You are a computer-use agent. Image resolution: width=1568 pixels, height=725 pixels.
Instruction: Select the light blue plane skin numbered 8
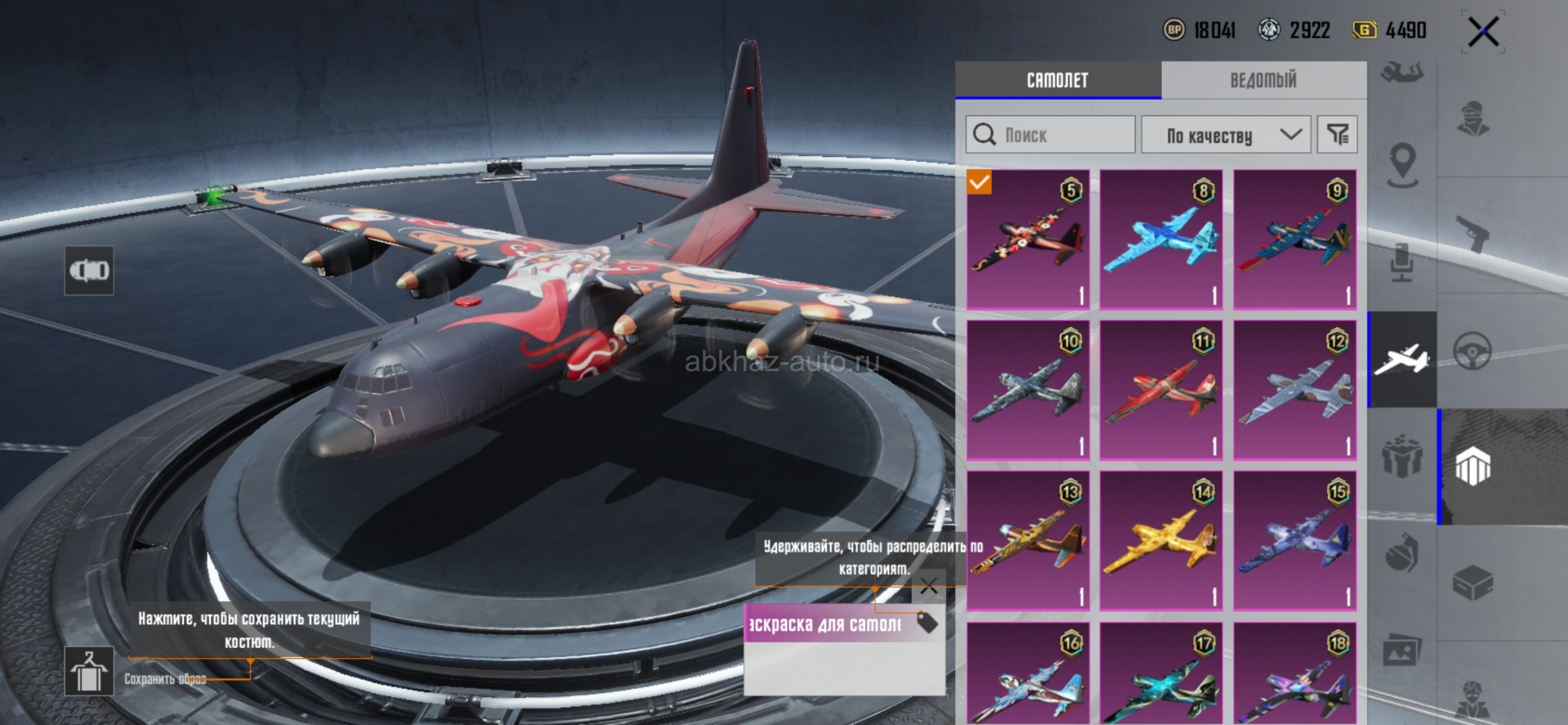coord(1161,239)
